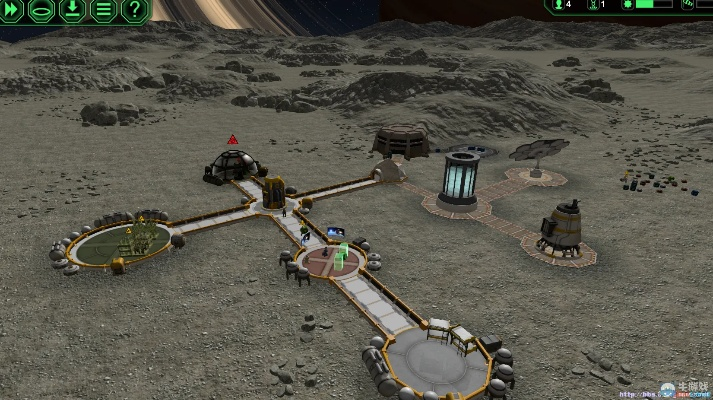This screenshot has width=713, height=400.
Task: Select the download arrow button
Action: (73, 11)
